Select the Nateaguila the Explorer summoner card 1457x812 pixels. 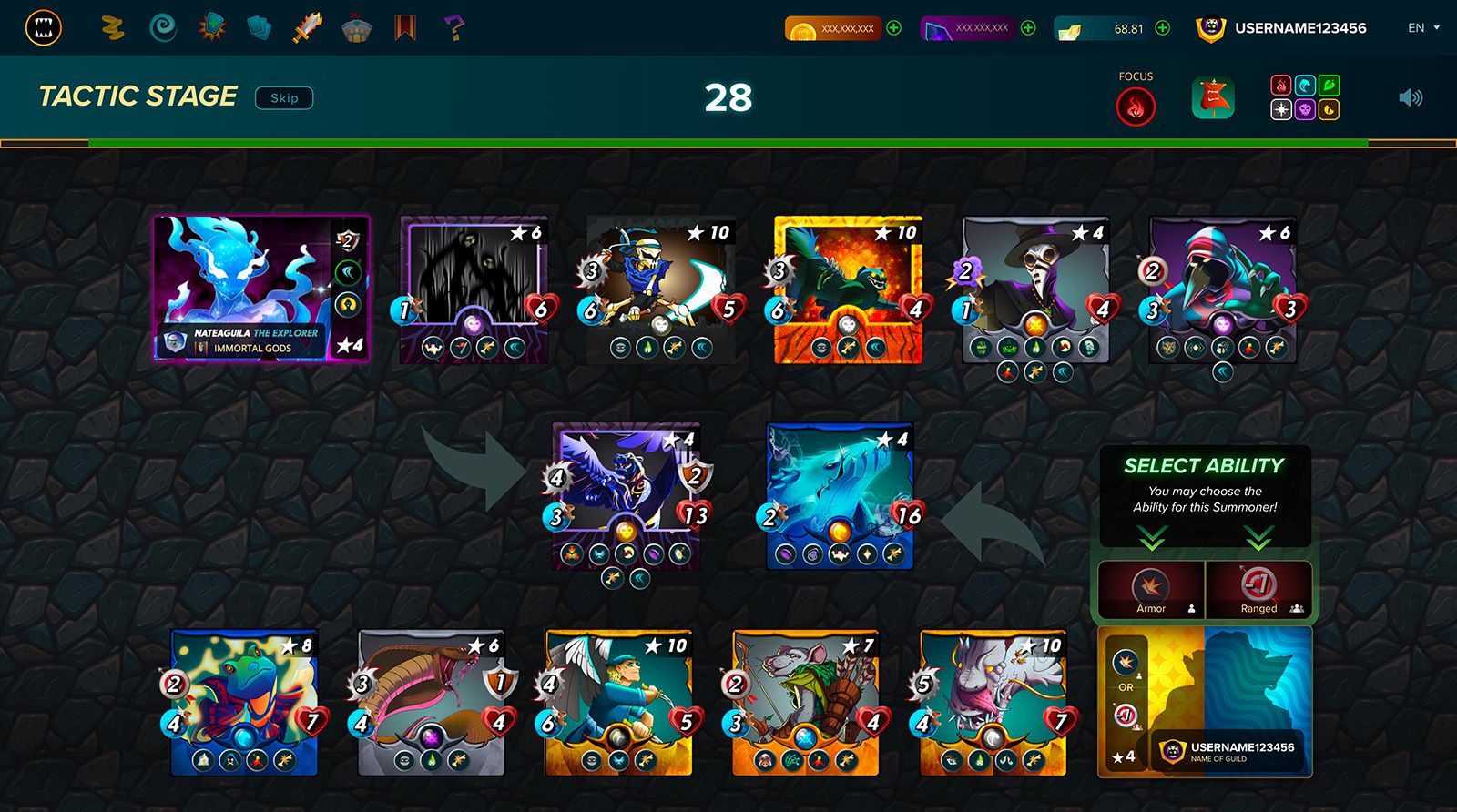point(261,289)
